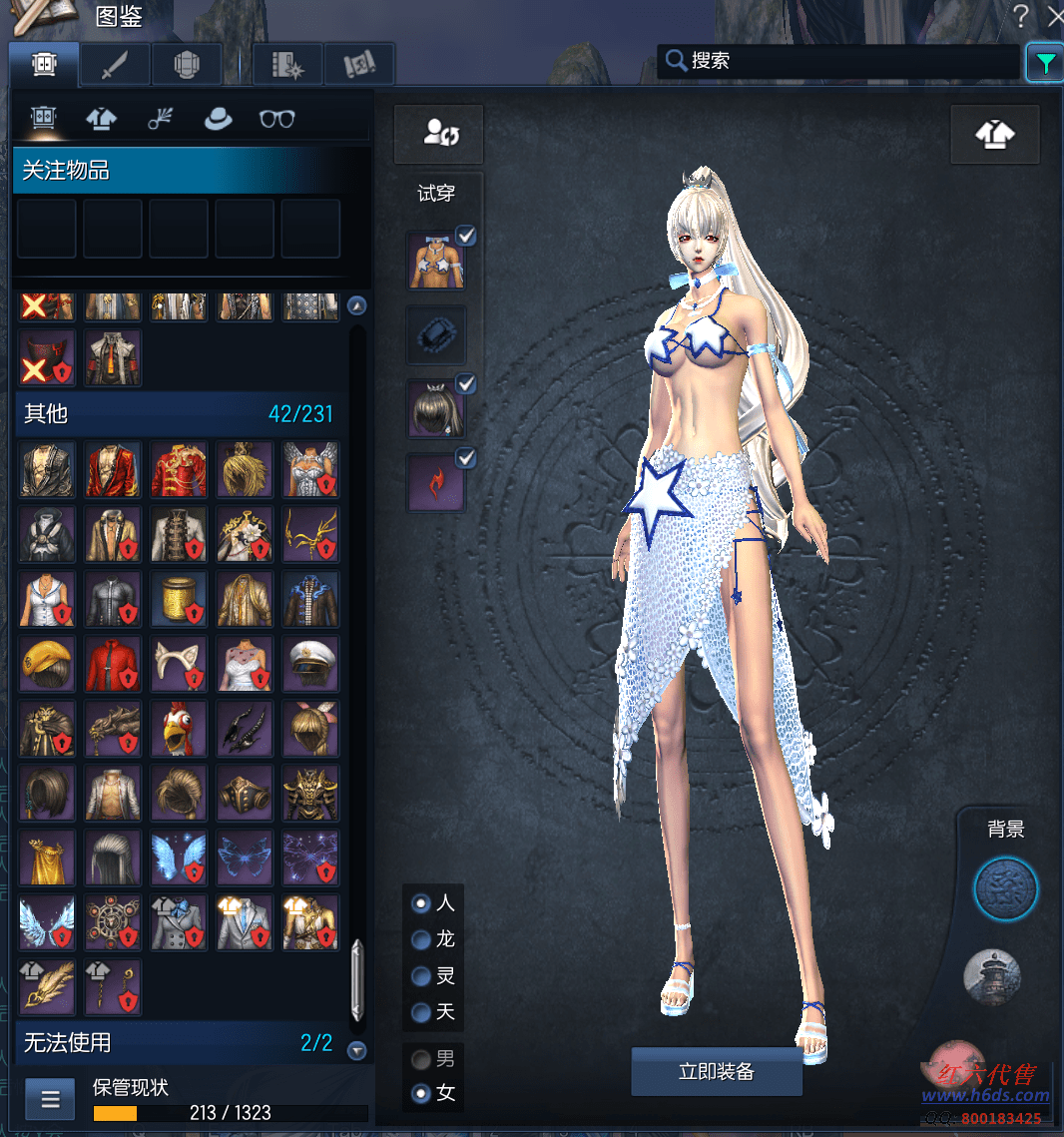Viewport: 1064px width, 1137px height.
Task: Select the hat category tab
Action: (x=218, y=119)
